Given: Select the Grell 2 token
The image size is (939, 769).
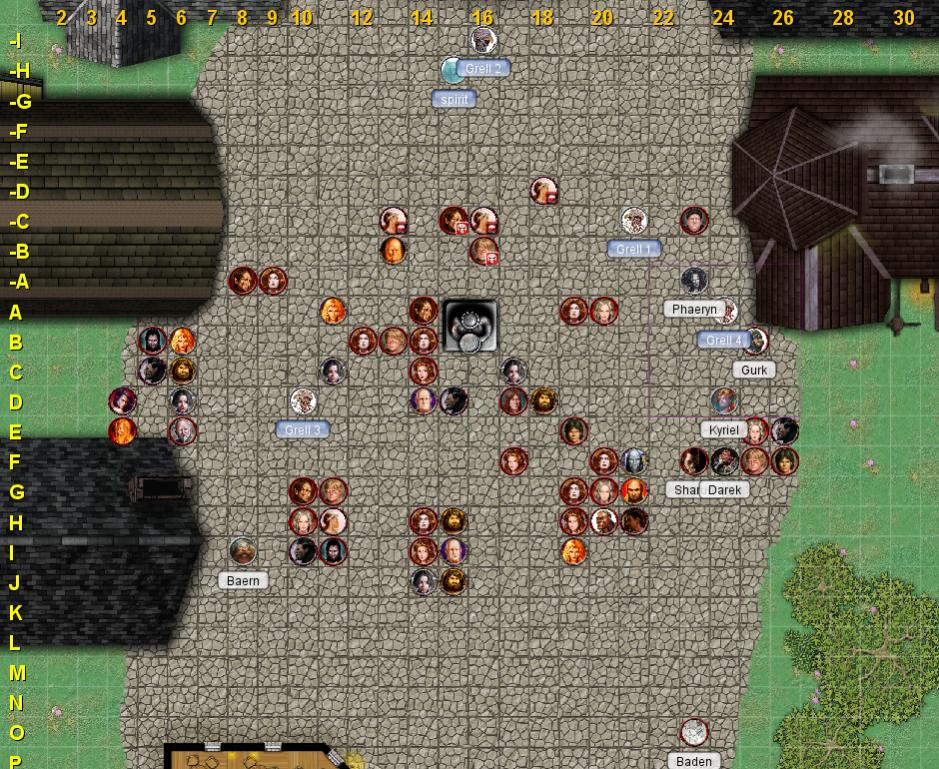Looking at the screenshot, I should [484, 41].
